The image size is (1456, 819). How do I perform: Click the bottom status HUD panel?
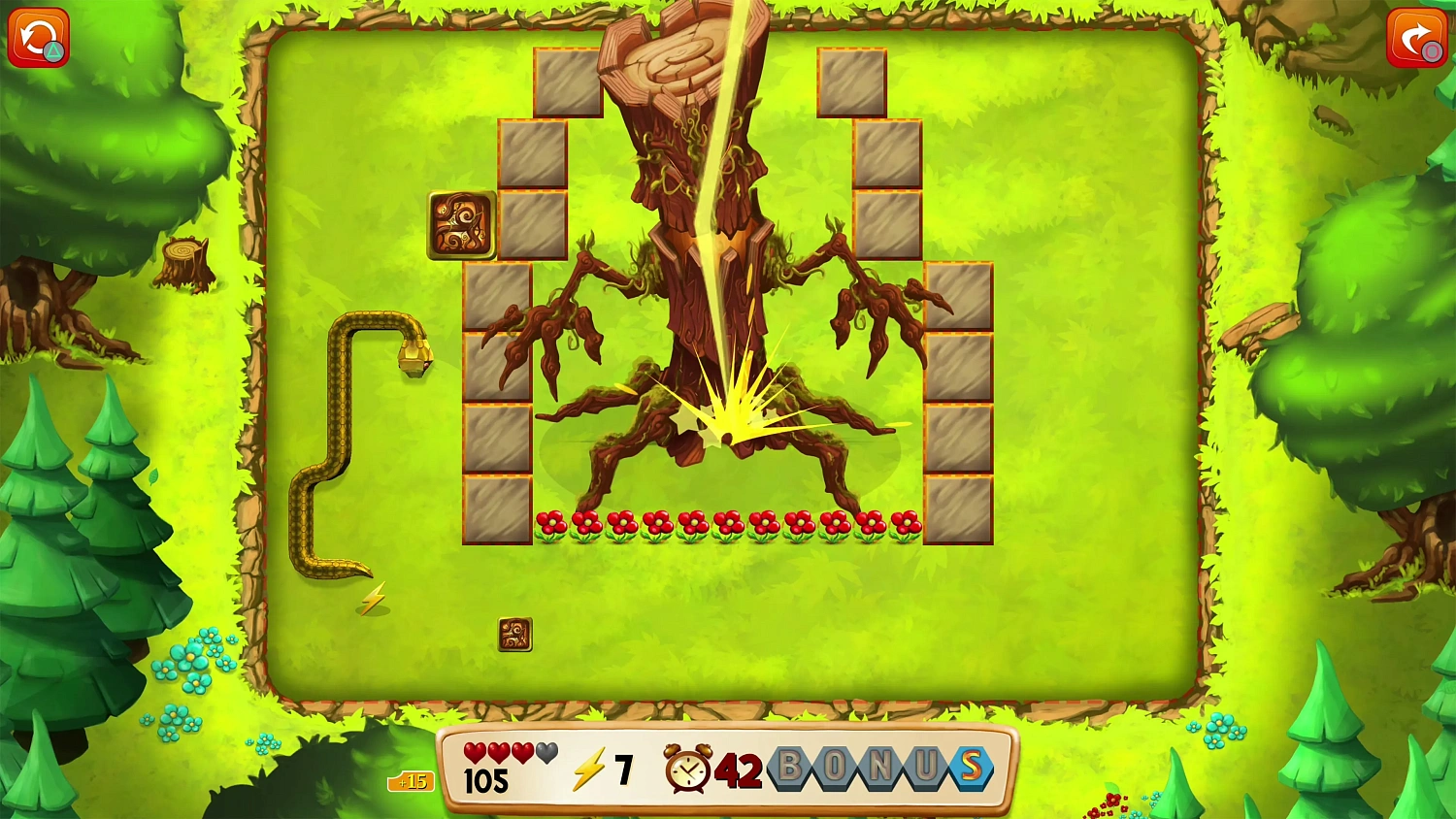[x=728, y=769]
